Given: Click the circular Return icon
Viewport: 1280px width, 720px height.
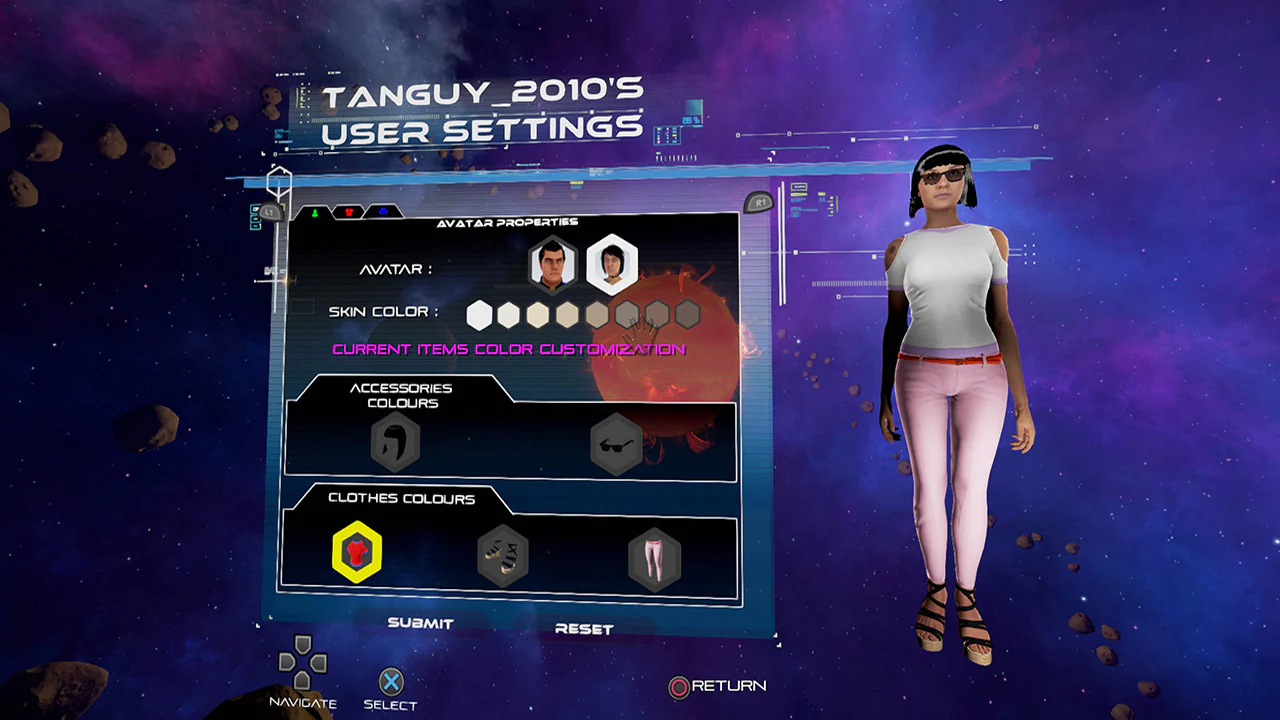Looking at the screenshot, I should [x=680, y=687].
